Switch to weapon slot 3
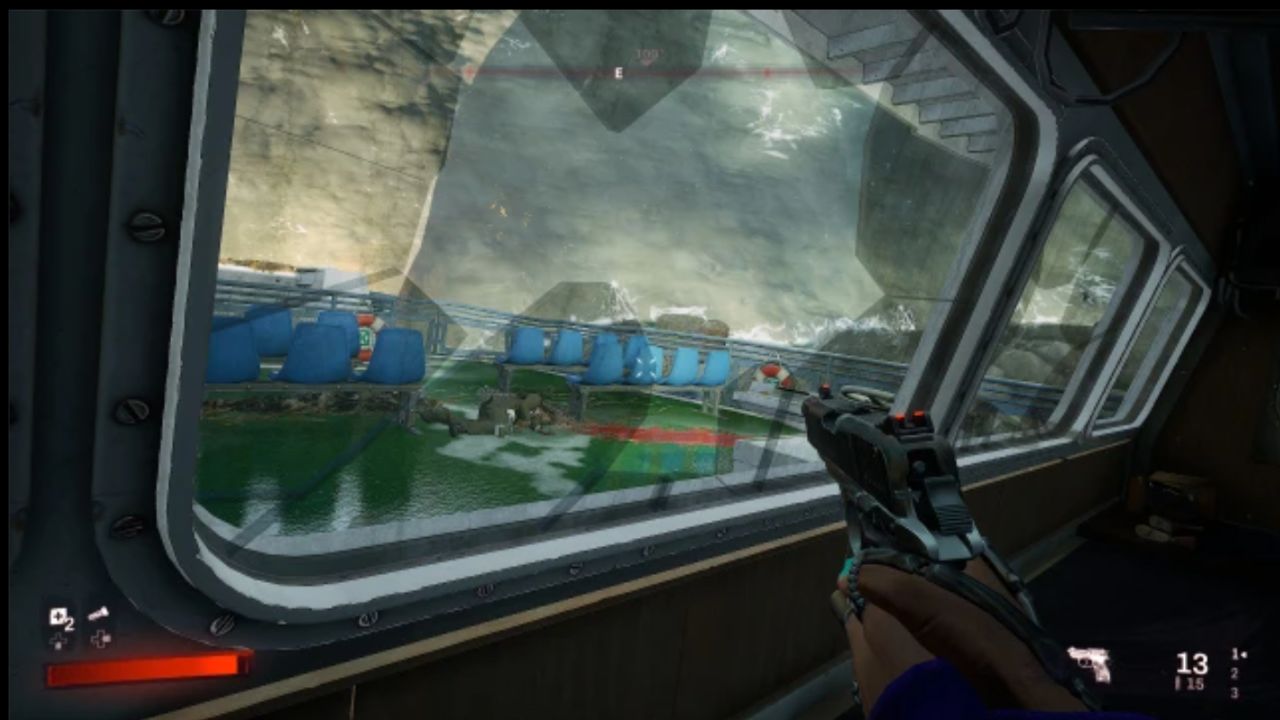 [1234, 693]
